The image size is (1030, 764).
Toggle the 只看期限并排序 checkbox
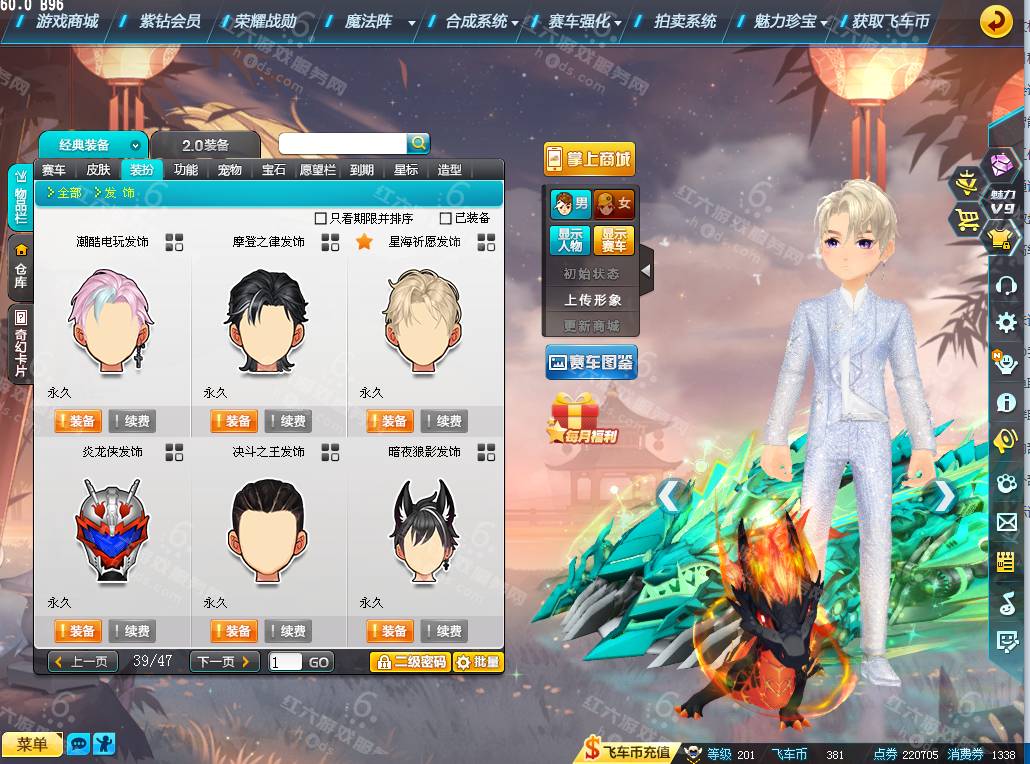(x=321, y=218)
